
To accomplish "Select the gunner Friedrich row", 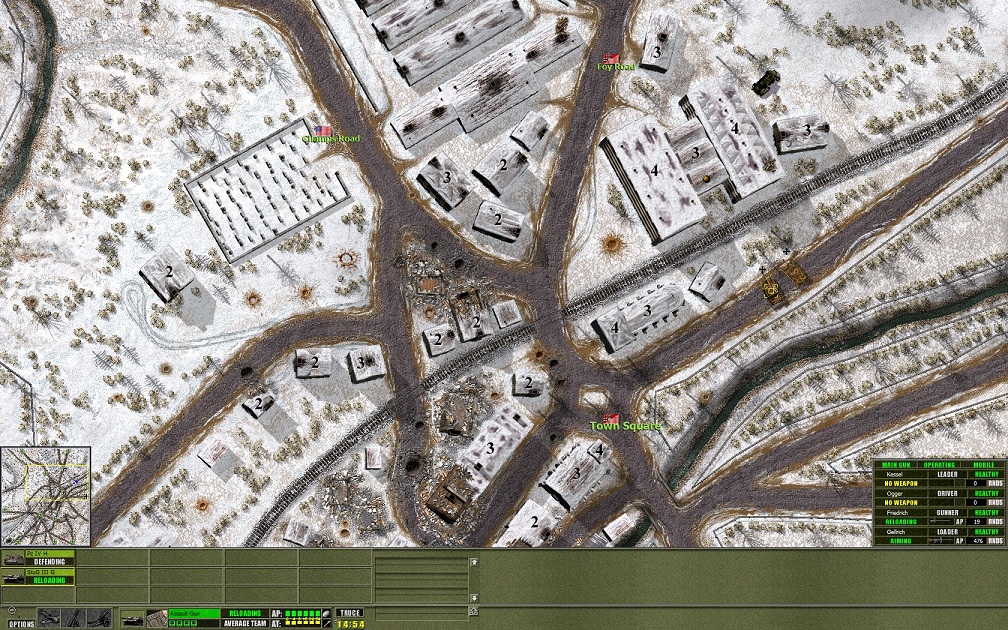I will pyautogui.click(x=939, y=512).
